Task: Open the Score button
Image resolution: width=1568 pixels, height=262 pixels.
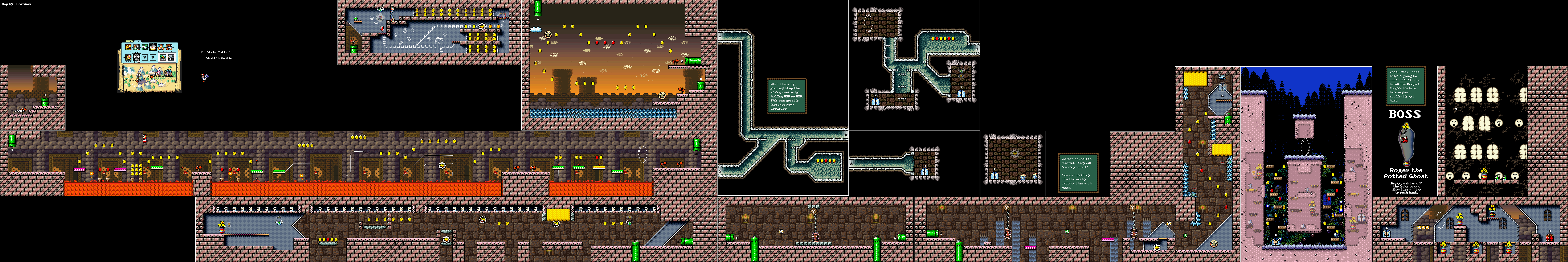Action: [163, 57]
